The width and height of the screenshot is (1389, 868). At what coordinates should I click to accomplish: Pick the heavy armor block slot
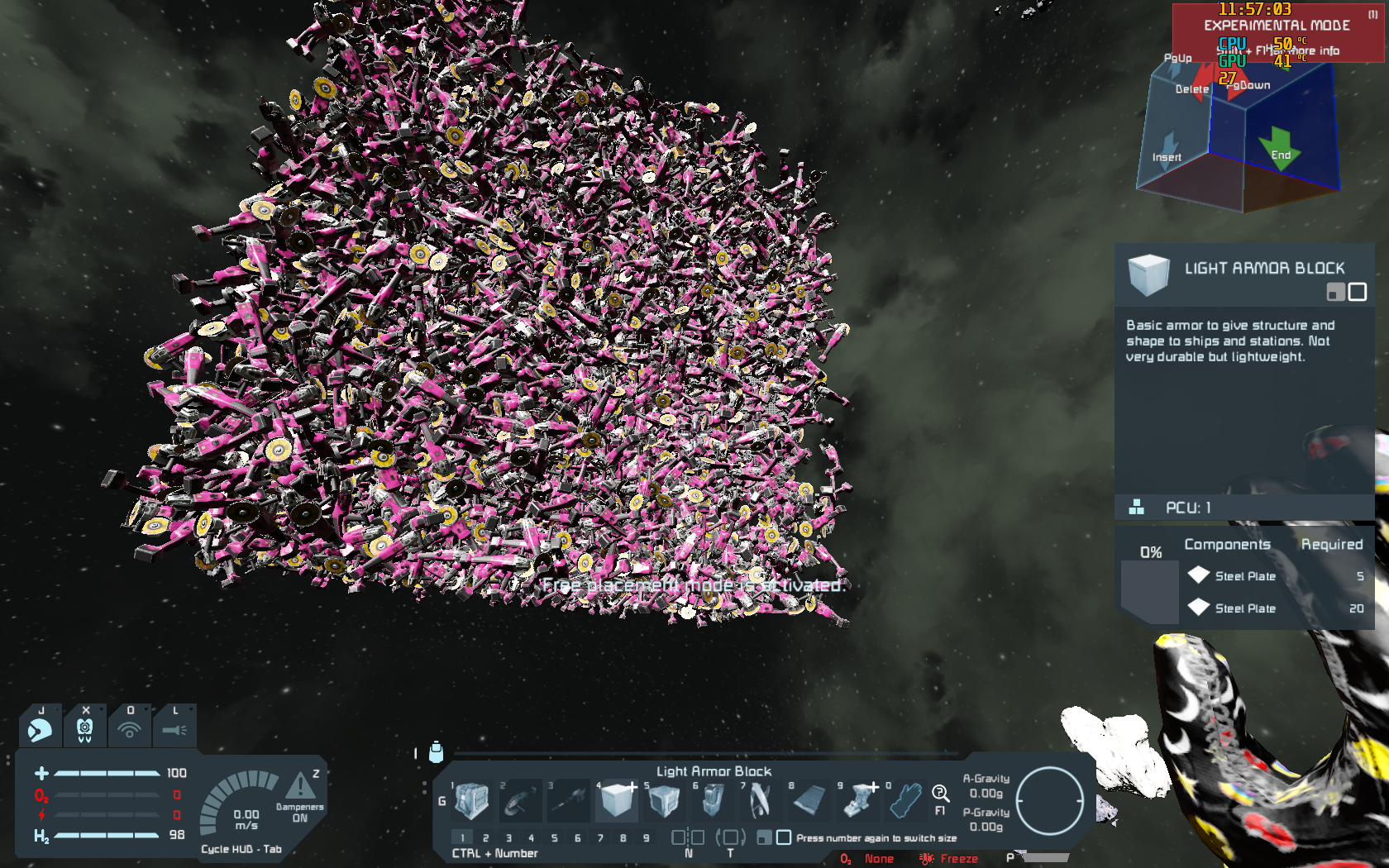point(664,800)
